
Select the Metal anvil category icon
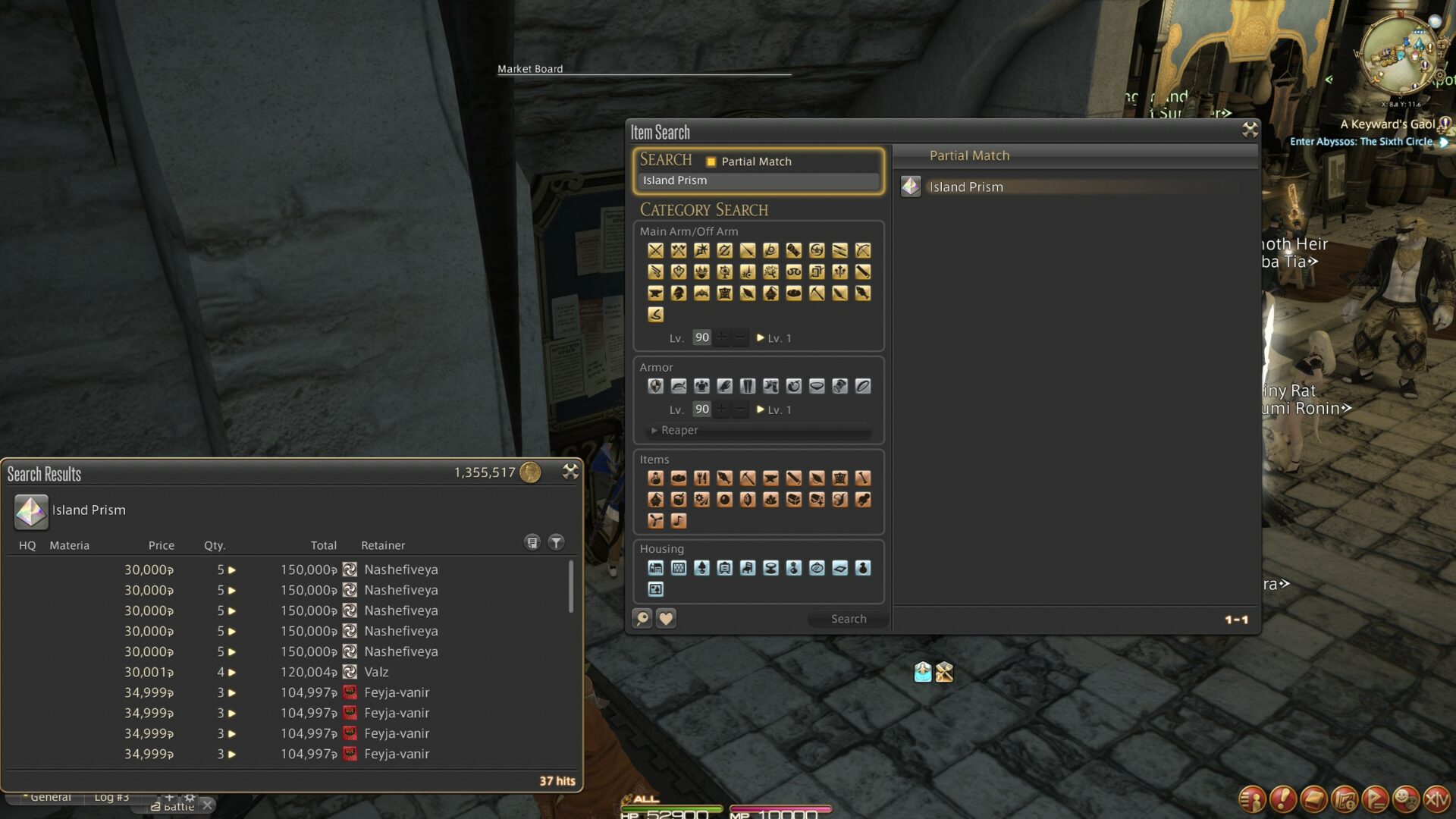770,478
